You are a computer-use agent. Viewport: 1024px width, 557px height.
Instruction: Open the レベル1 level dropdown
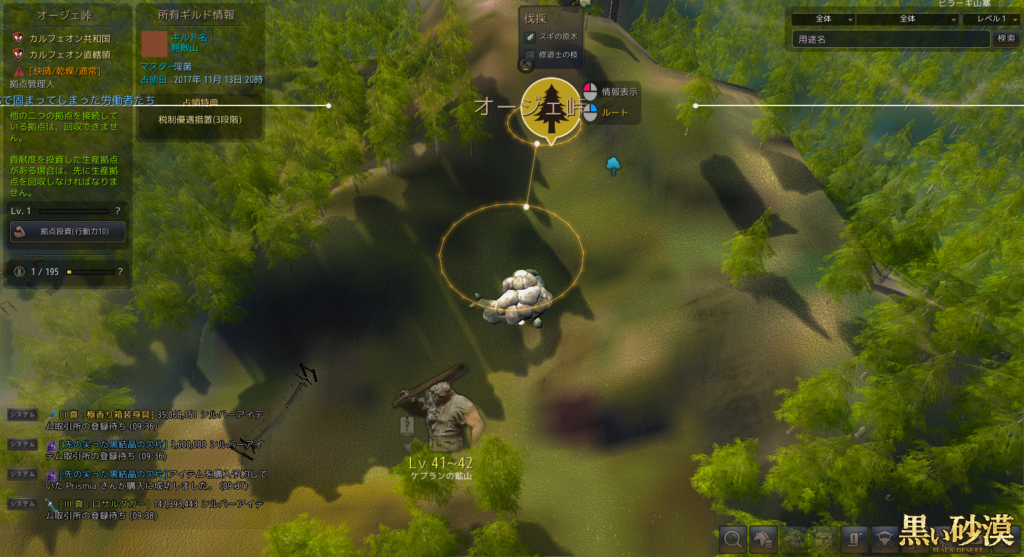point(998,19)
